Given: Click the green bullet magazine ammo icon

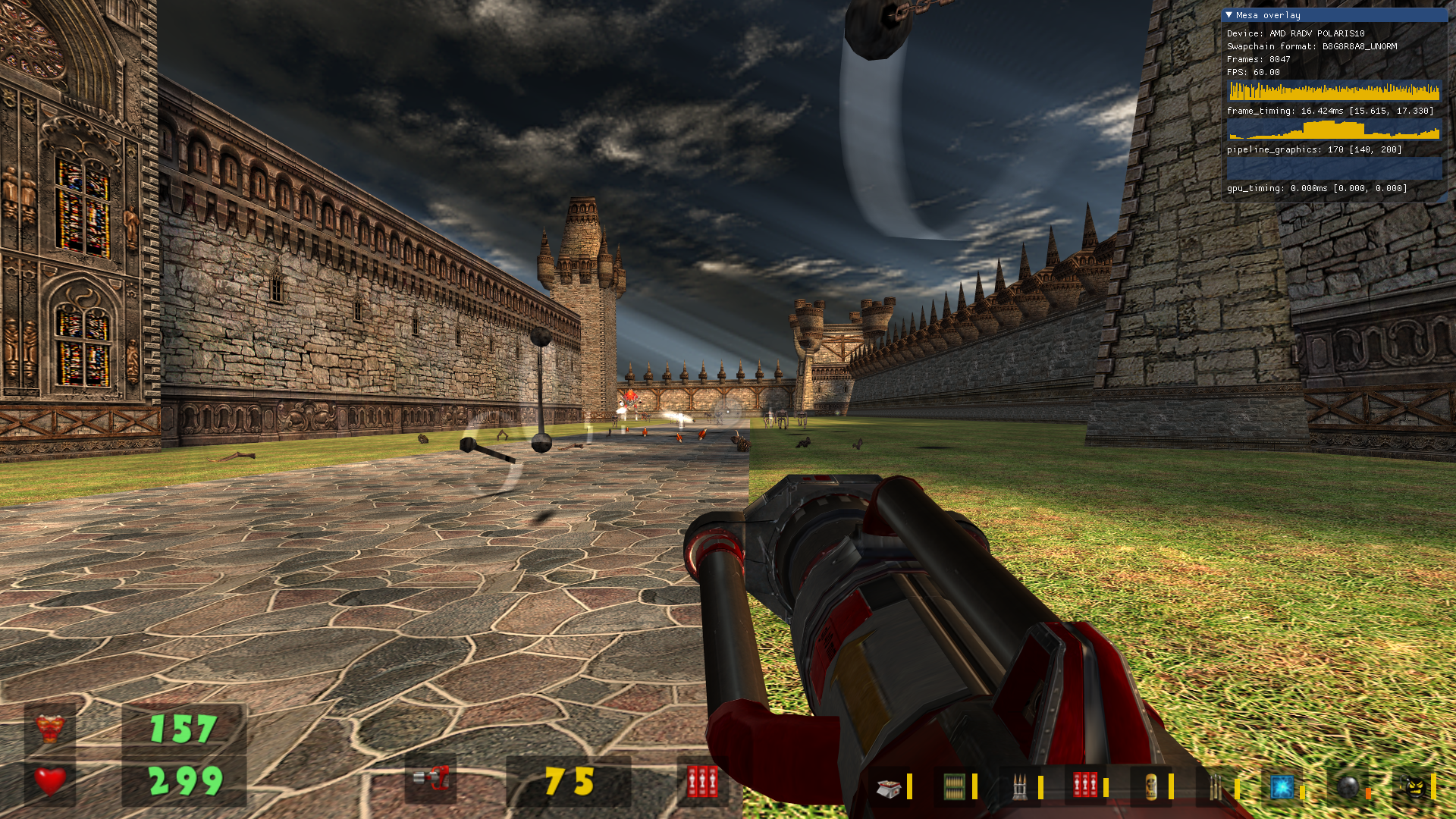Looking at the screenshot, I should pyautogui.click(x=954, y=786).
